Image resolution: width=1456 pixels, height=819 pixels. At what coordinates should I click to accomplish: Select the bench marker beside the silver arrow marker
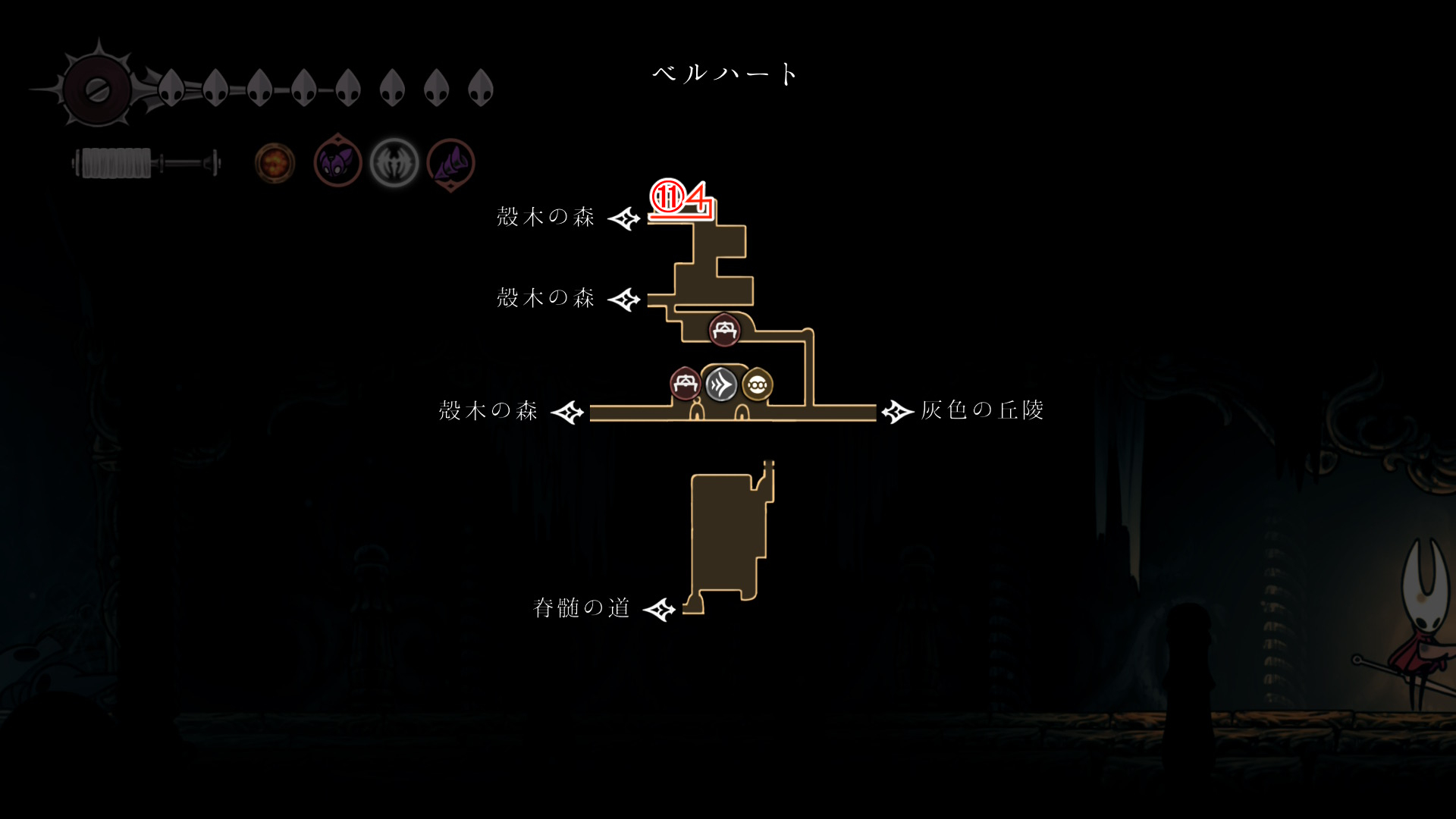point(685,384)
